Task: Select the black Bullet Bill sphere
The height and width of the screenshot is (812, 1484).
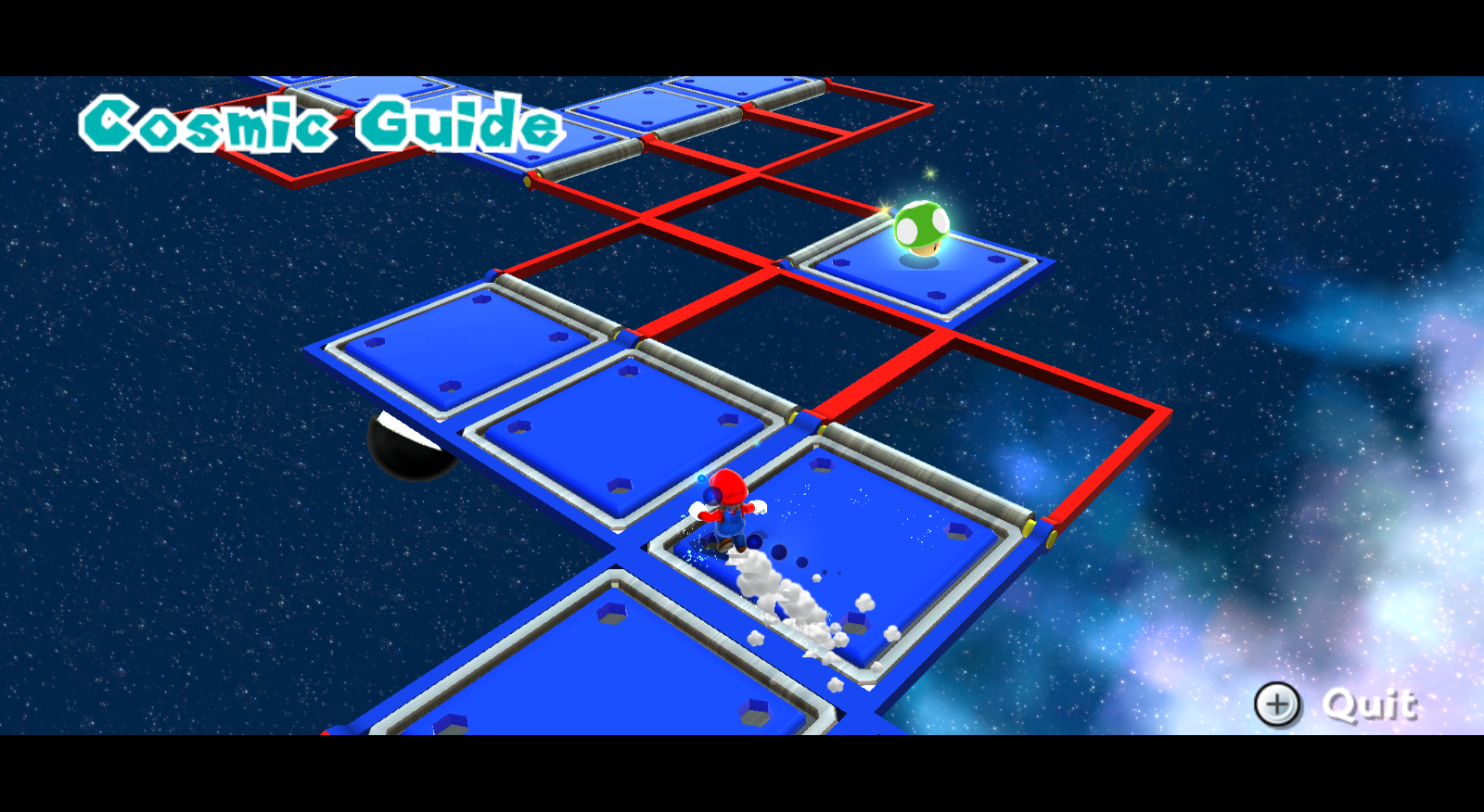Action: click(x=408, y=445)
